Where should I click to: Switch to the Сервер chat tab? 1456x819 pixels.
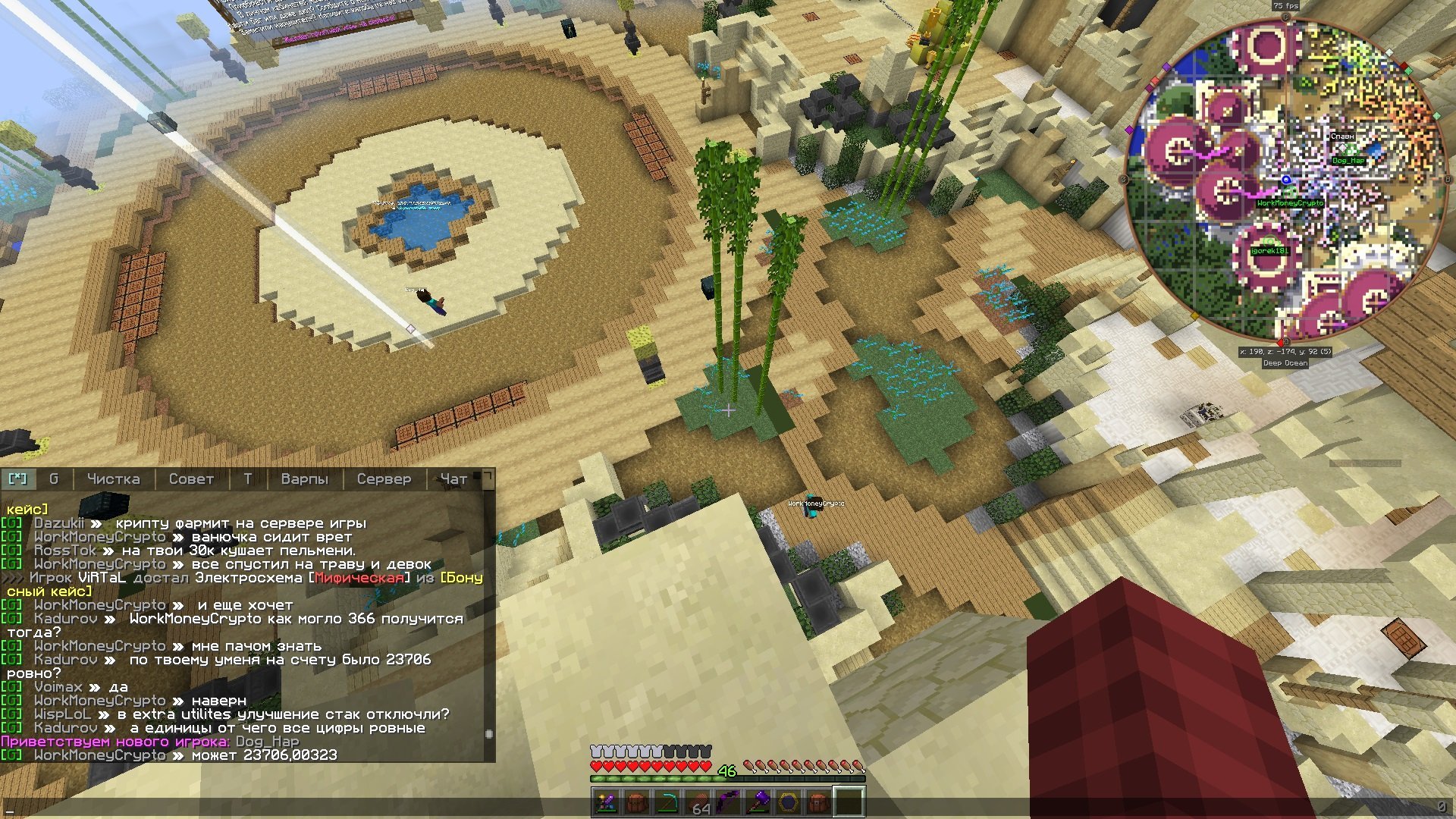click(384, 479)
